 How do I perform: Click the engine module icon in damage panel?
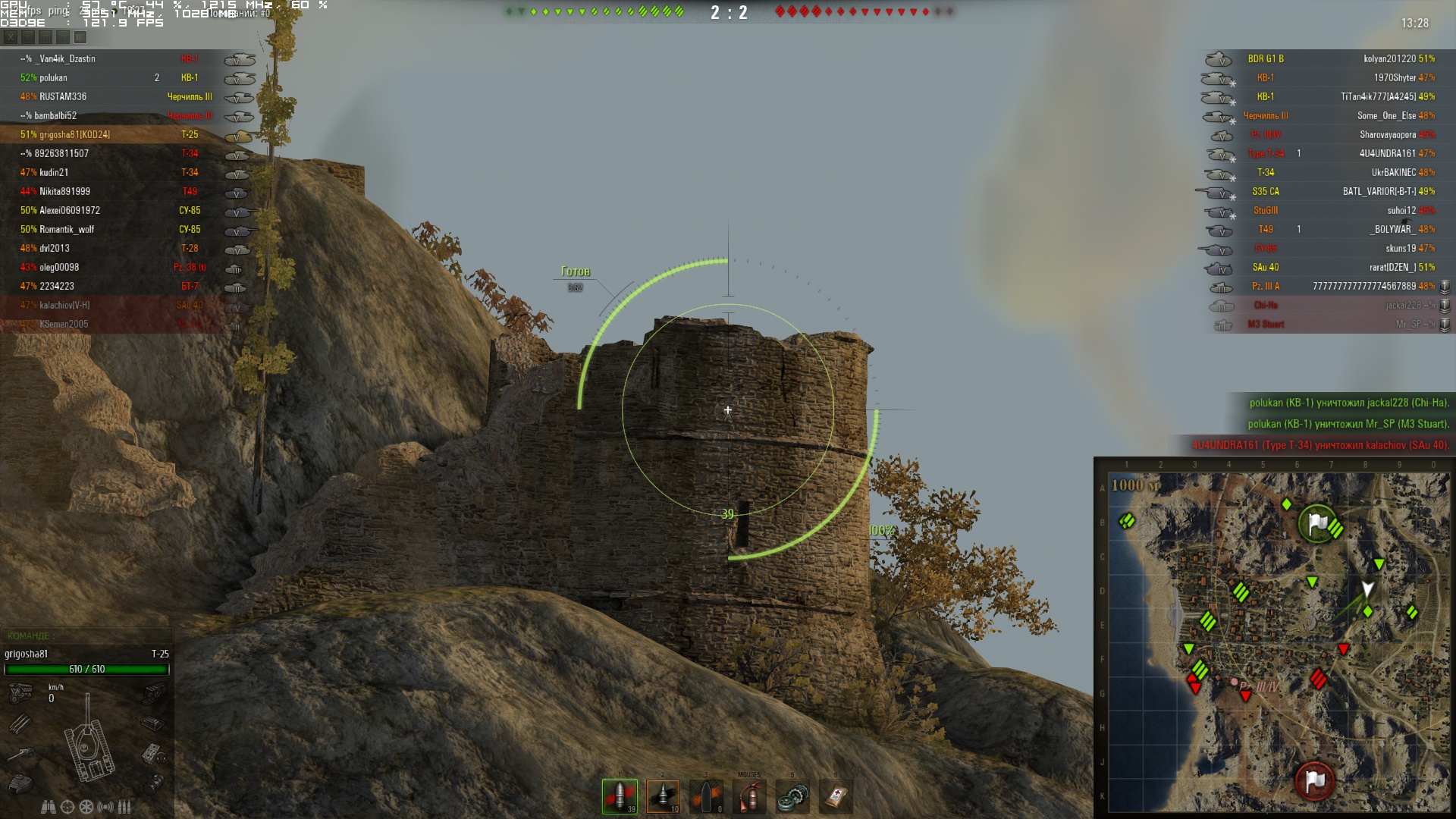[x=20, y=692]
